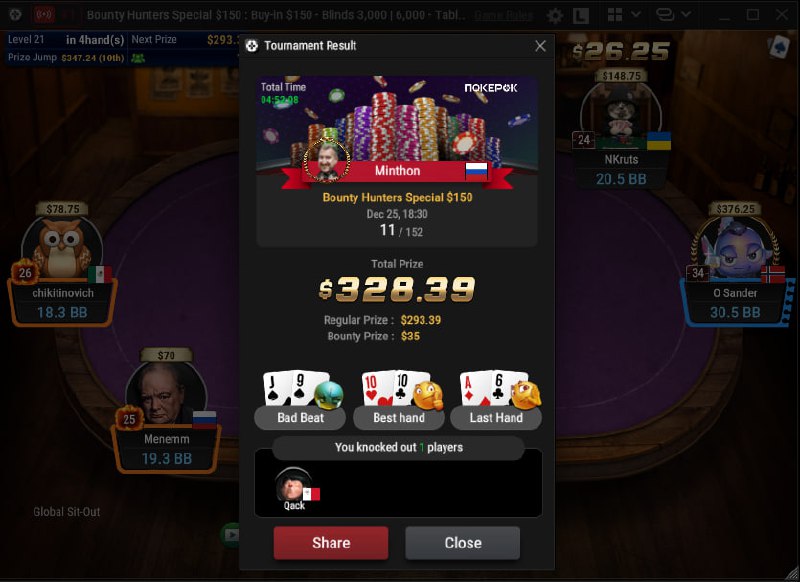Select knocked-out player Qack
The height and width of the screenshot is (582, 800).
point(294,489)
